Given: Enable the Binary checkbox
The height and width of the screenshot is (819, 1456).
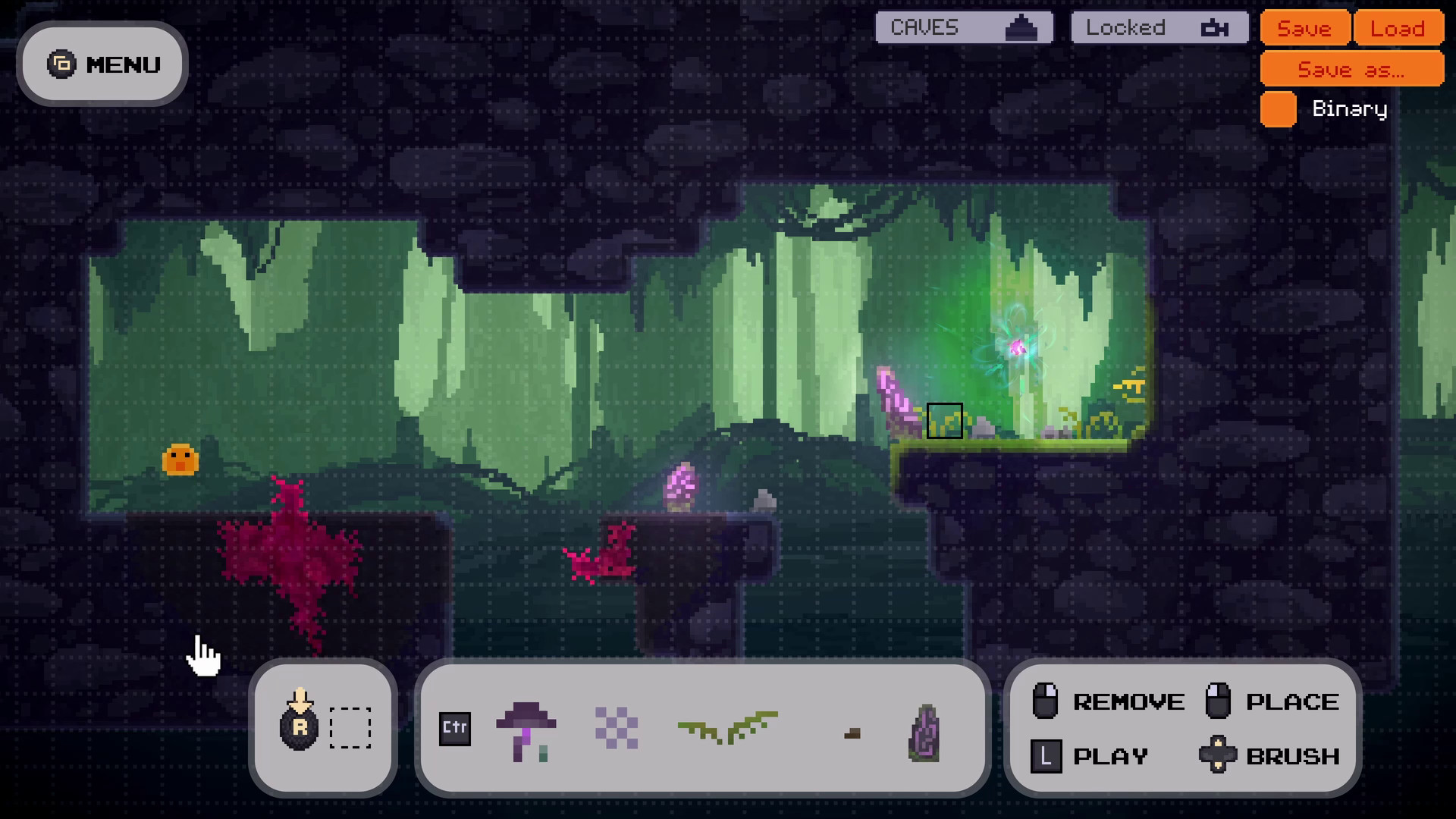Looking at the screenshot, I should tap(1277, 109).
